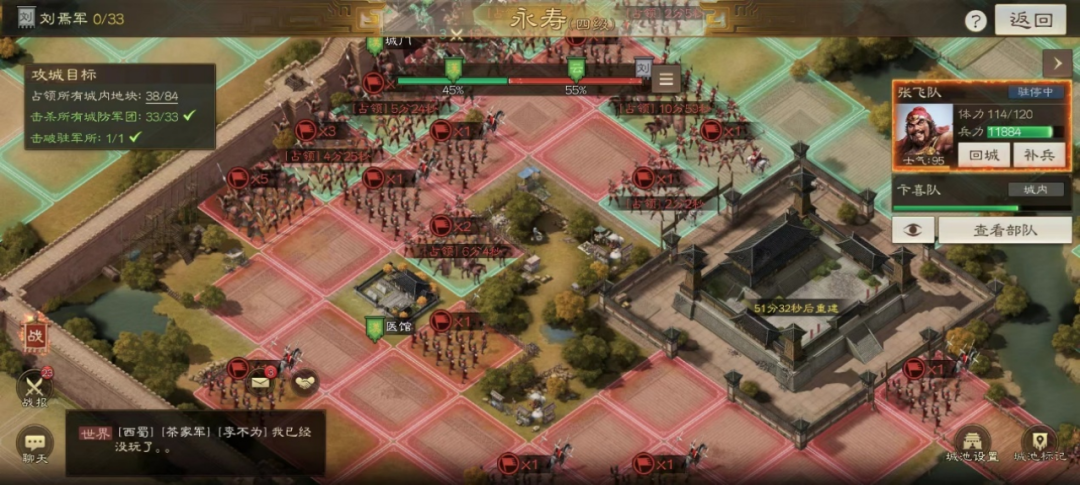View 战报 battle reports

[36, 390]
